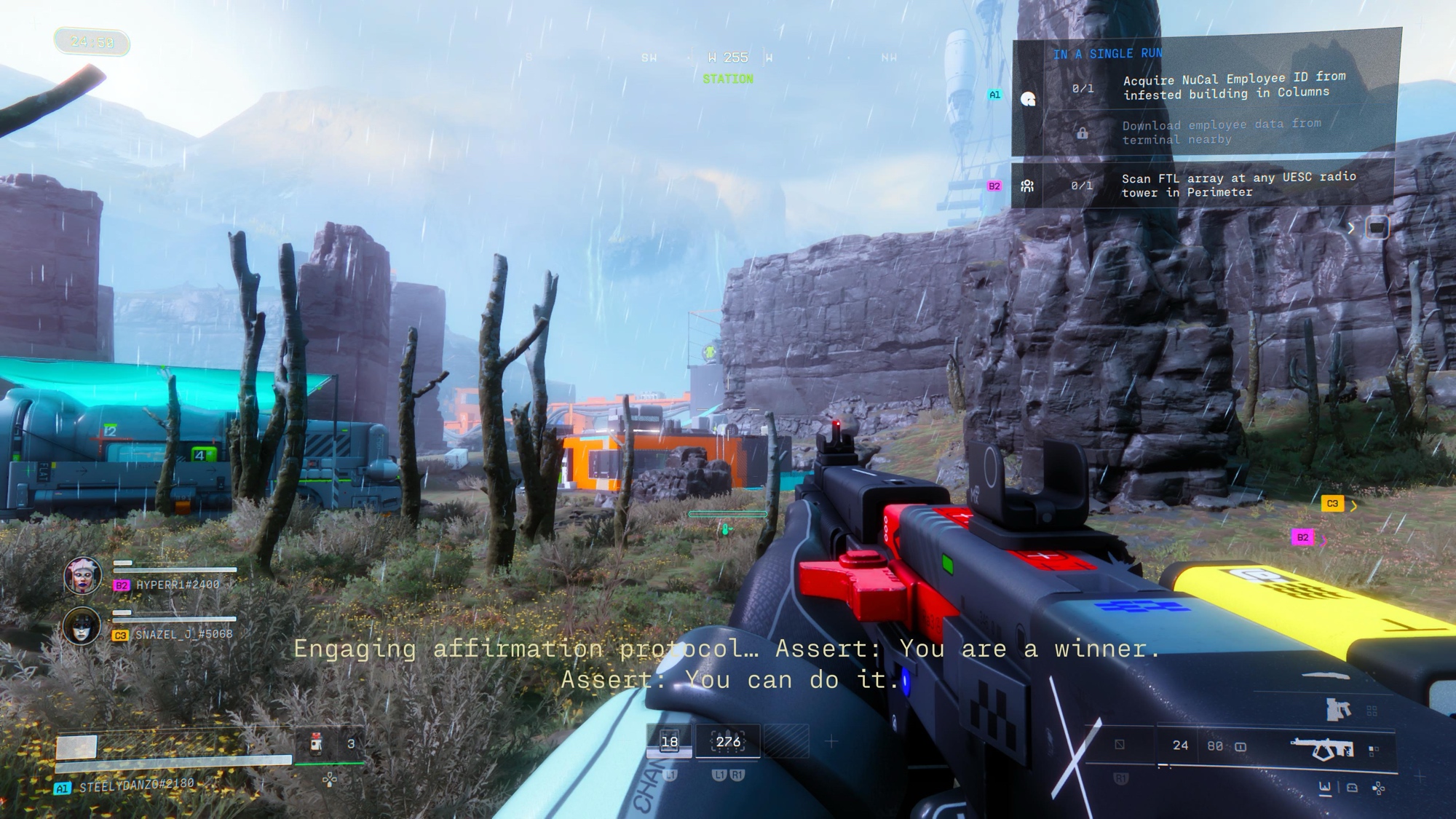Activate the ability slot showing 18
1456x819 pixels.
pos(669,742)
